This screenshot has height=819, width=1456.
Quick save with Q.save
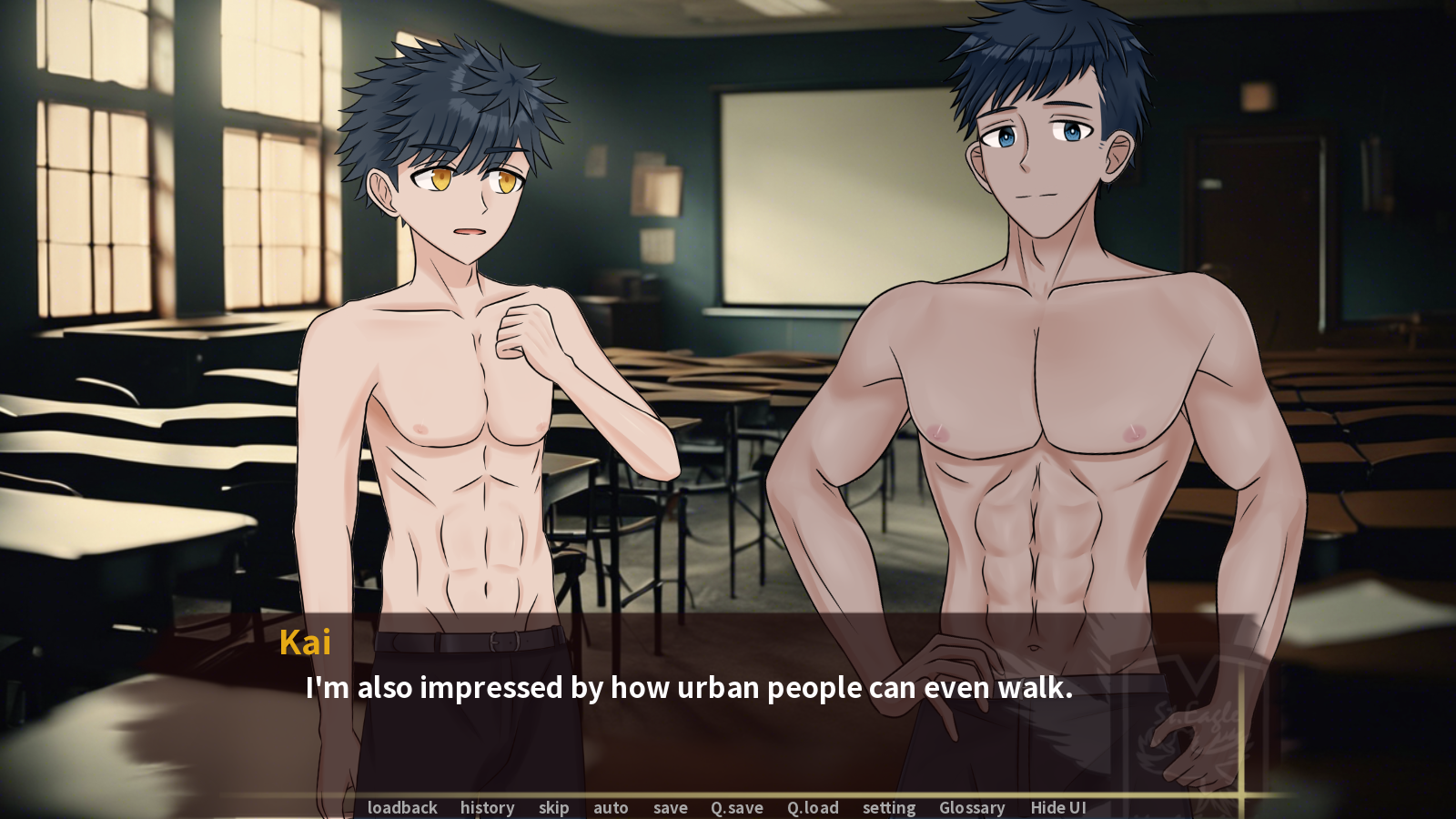tap(736, 807)
